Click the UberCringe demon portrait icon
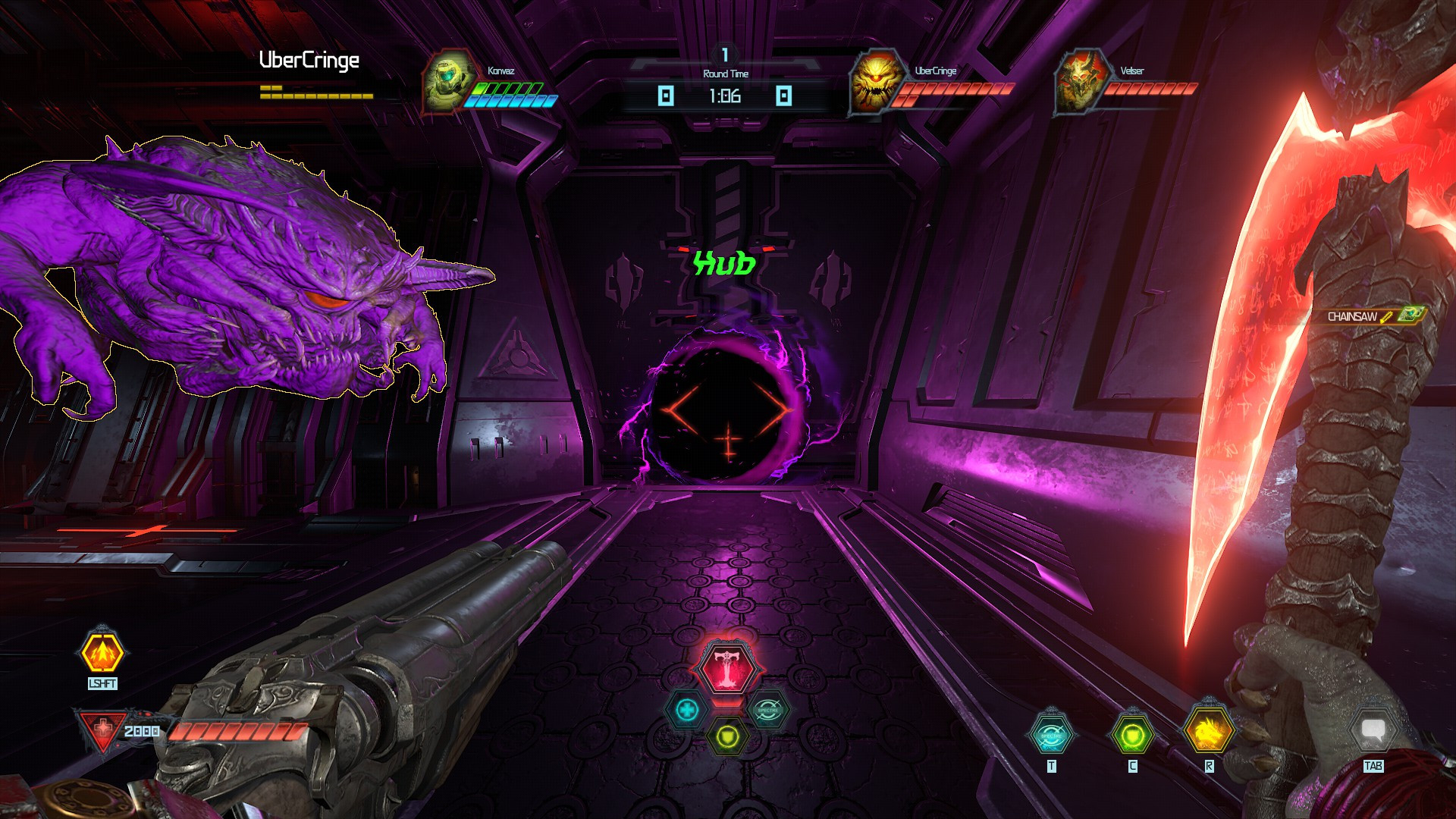1456x819 pixels. [876, 83]
